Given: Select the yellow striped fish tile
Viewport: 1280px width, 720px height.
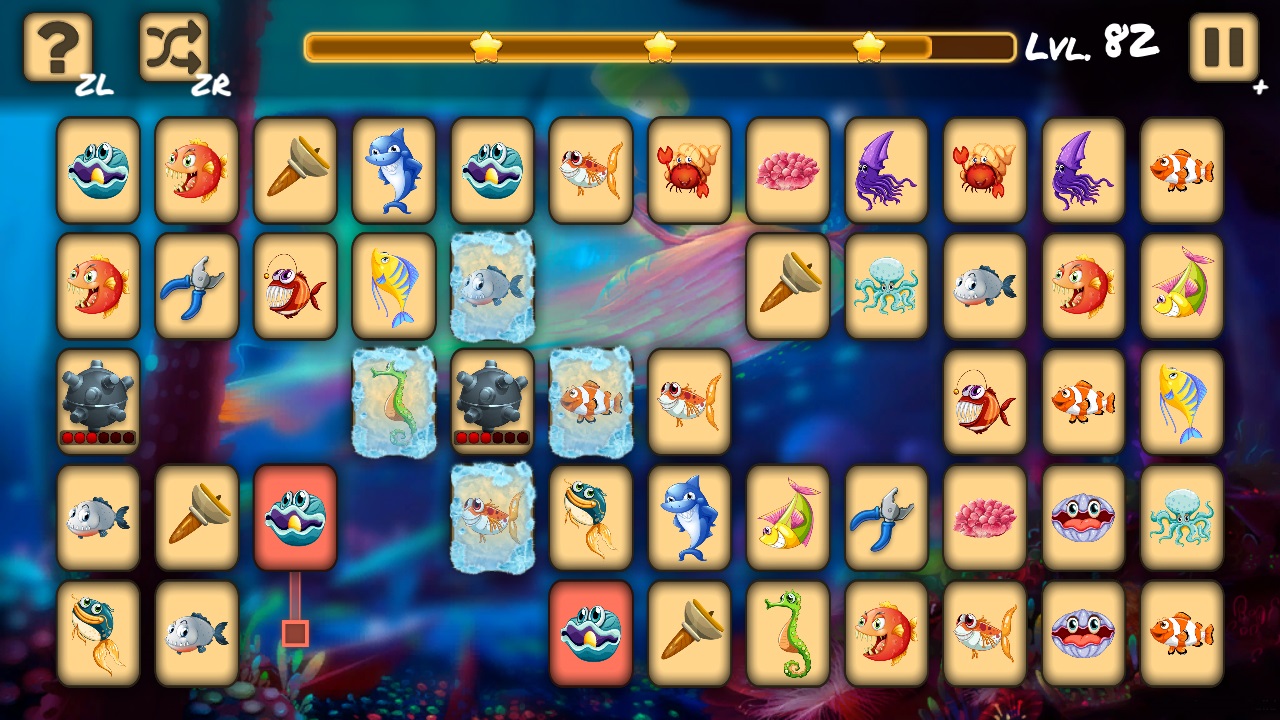Looking at the screenshot, I should 393,285.
